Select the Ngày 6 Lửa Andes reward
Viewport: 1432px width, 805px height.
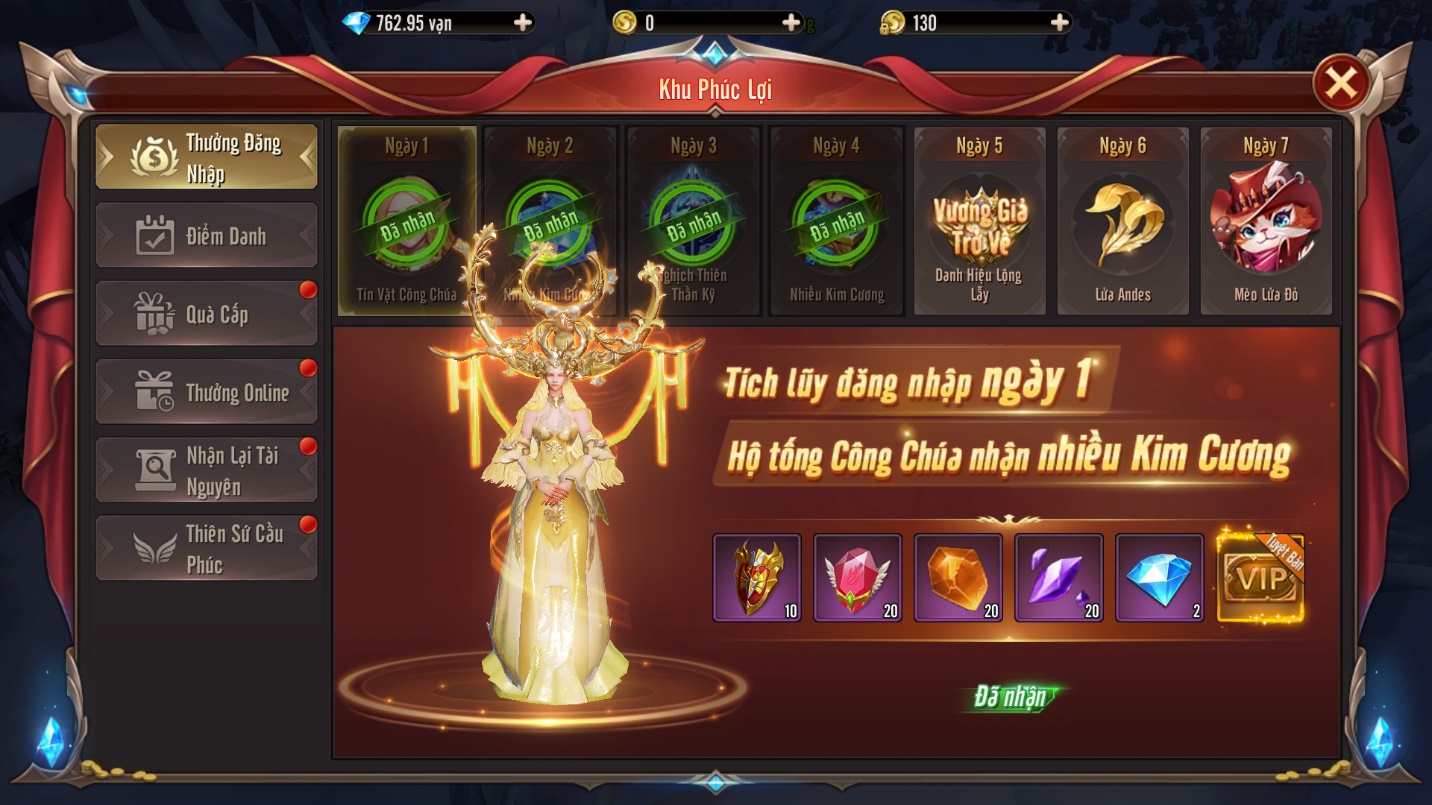[1123, 222]
